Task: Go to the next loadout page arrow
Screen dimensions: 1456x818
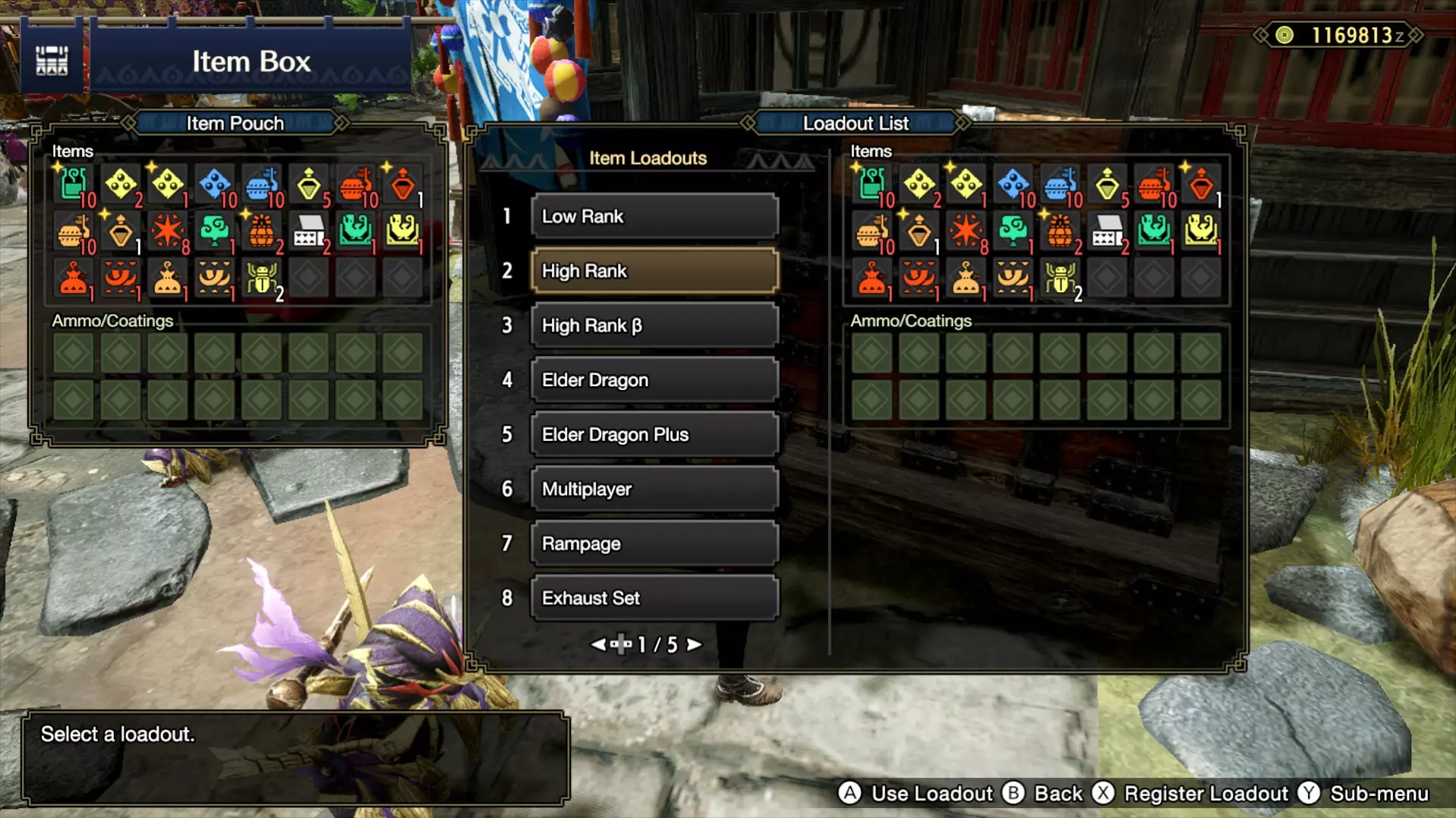Action: pyautogui.click(x=694, y=645)
